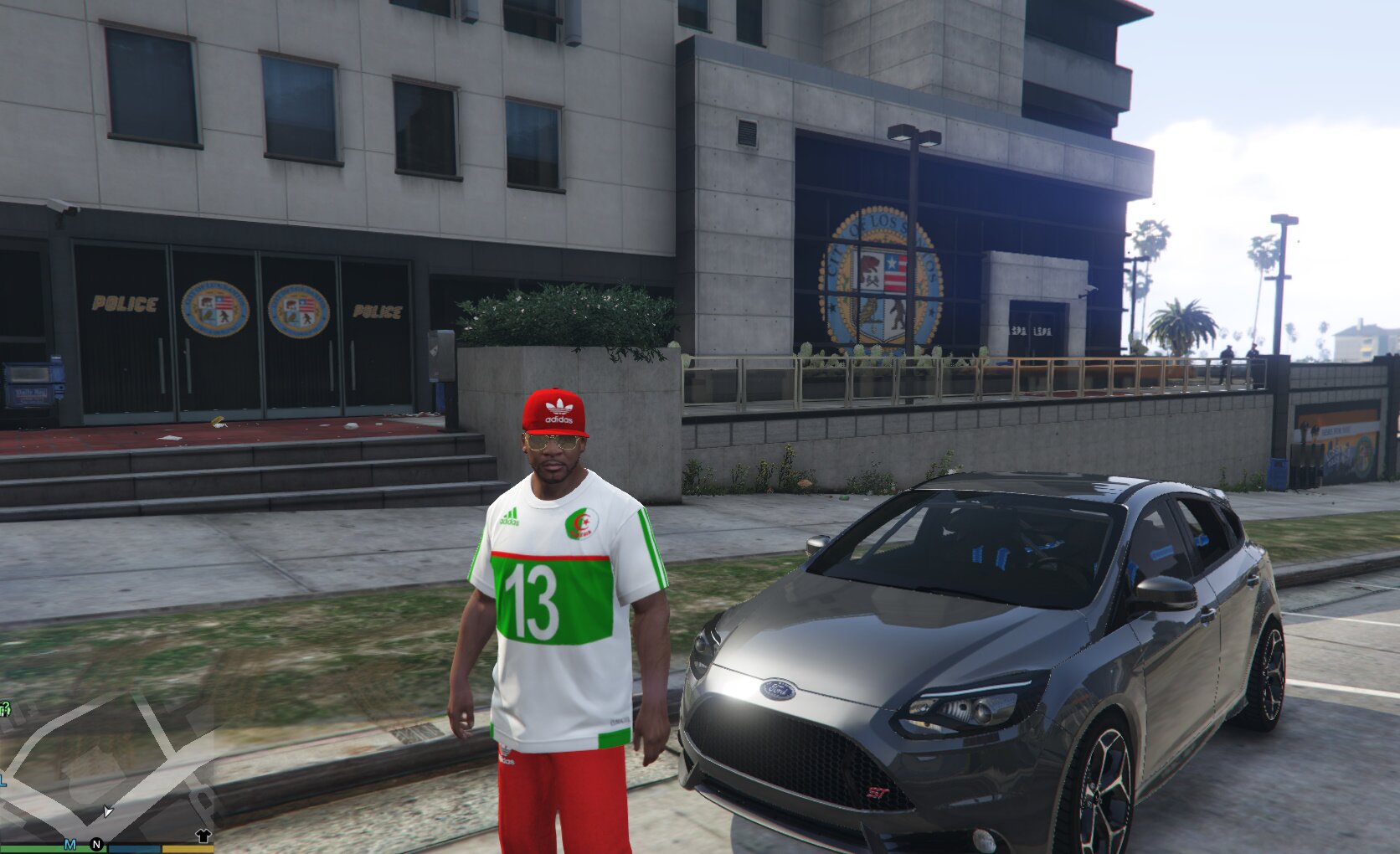
Task: Click the blue M character blip
Action: pos(70,844)
